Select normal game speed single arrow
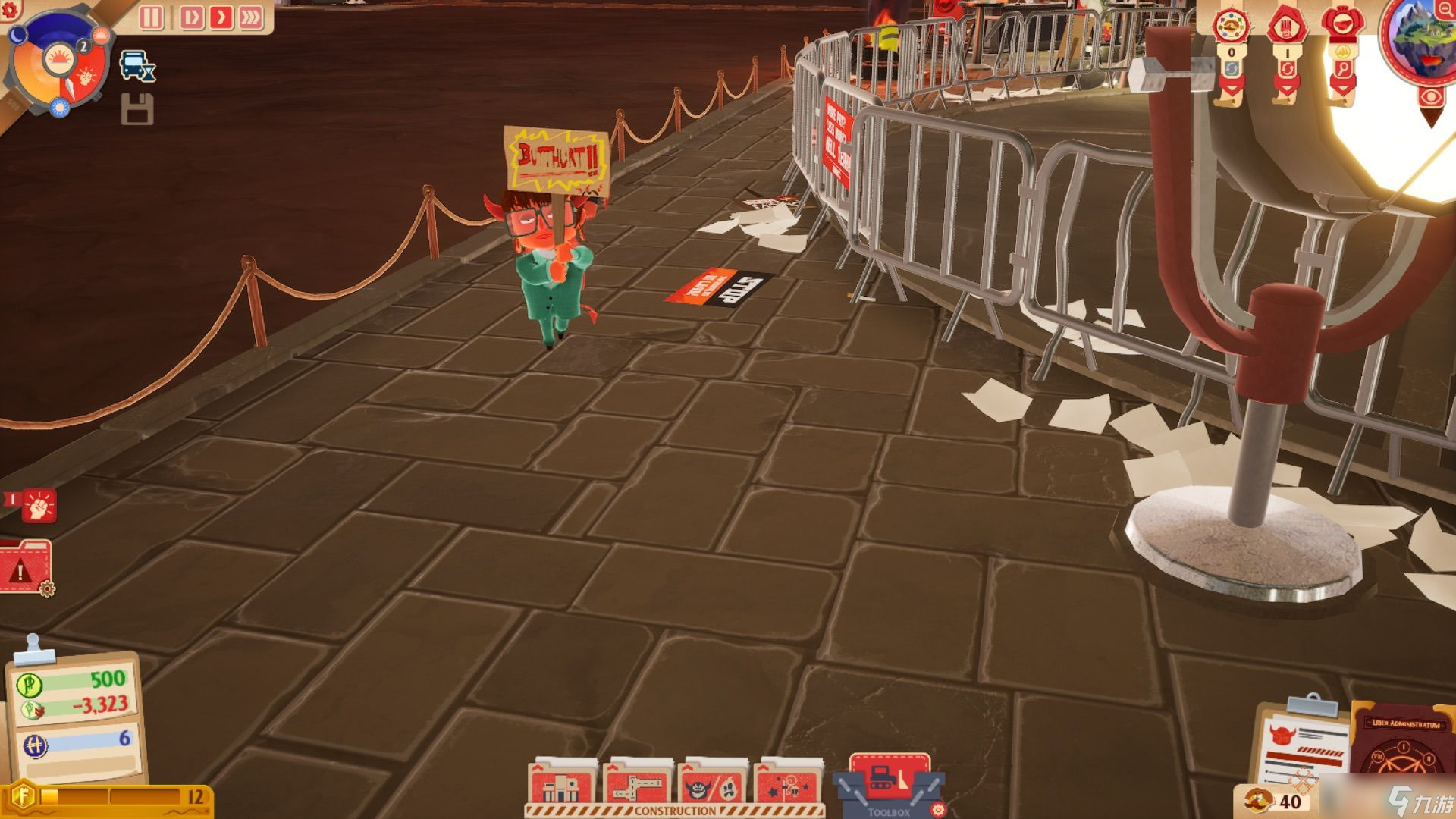The height and width of the screenshot is (819, 1456). (221, 17)
